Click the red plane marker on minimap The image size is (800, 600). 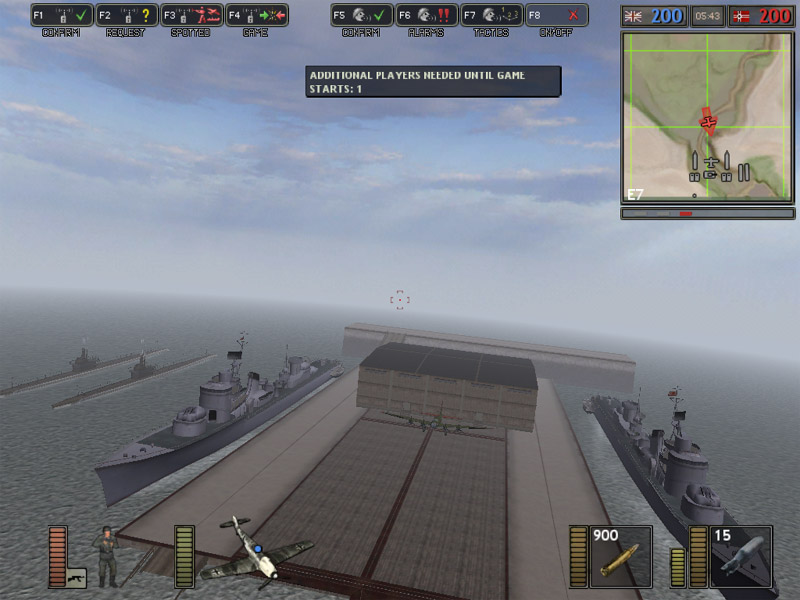[709, 122]
